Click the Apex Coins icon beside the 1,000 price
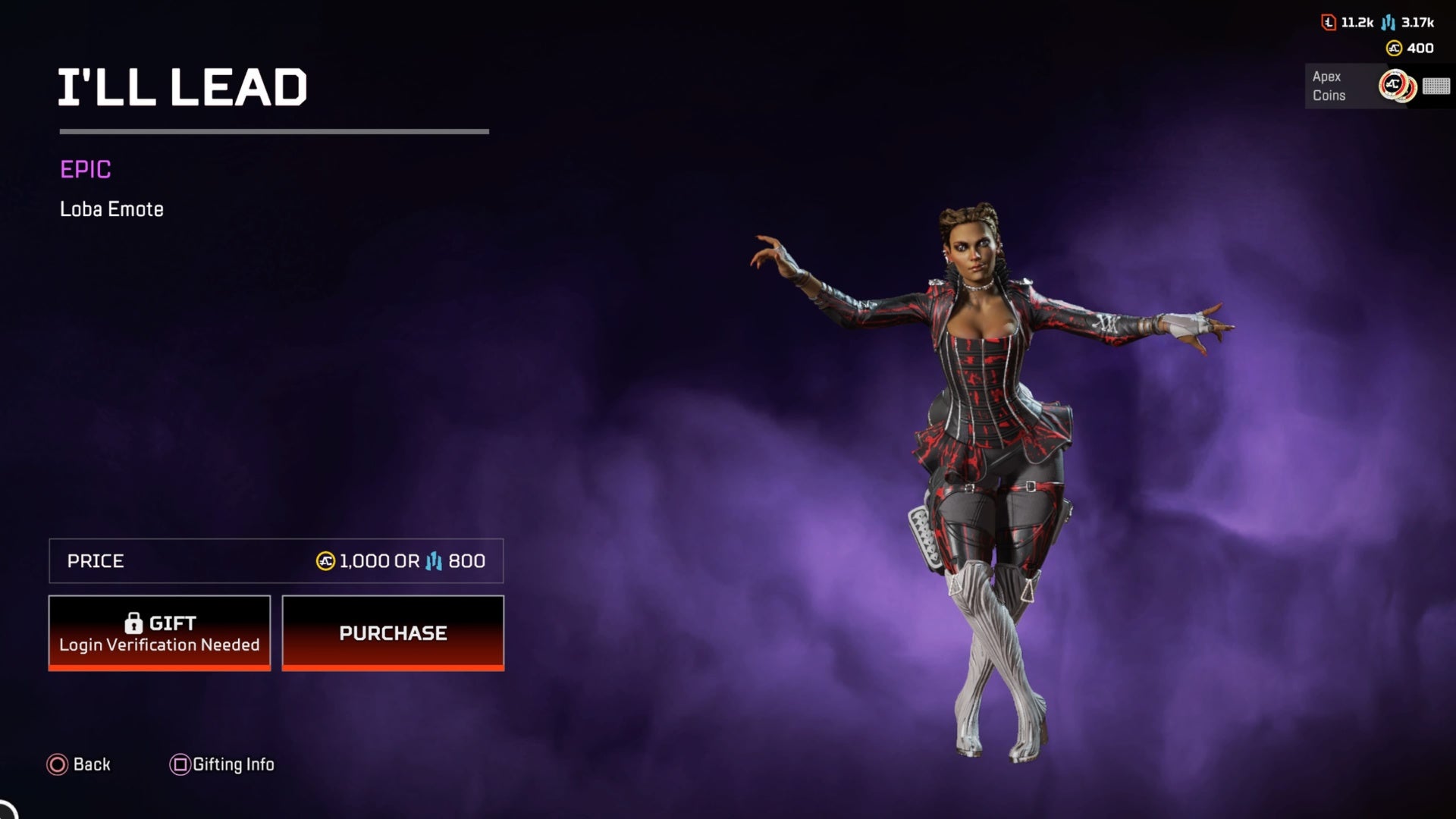The height and width of the screenshot is (819, 1456). pyautogui.click(x=325, y=561)
